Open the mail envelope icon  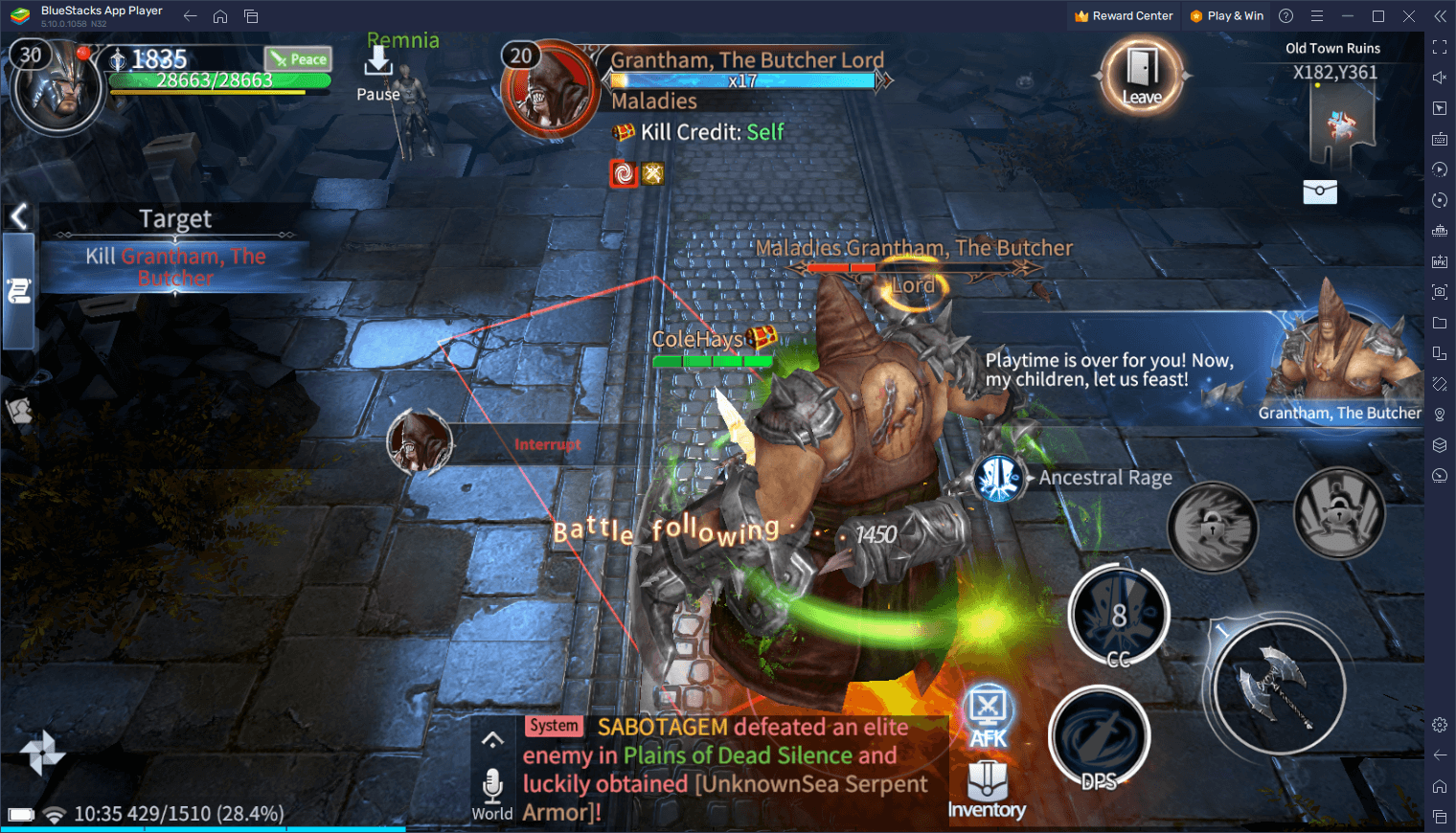[x=1319, y=191]
